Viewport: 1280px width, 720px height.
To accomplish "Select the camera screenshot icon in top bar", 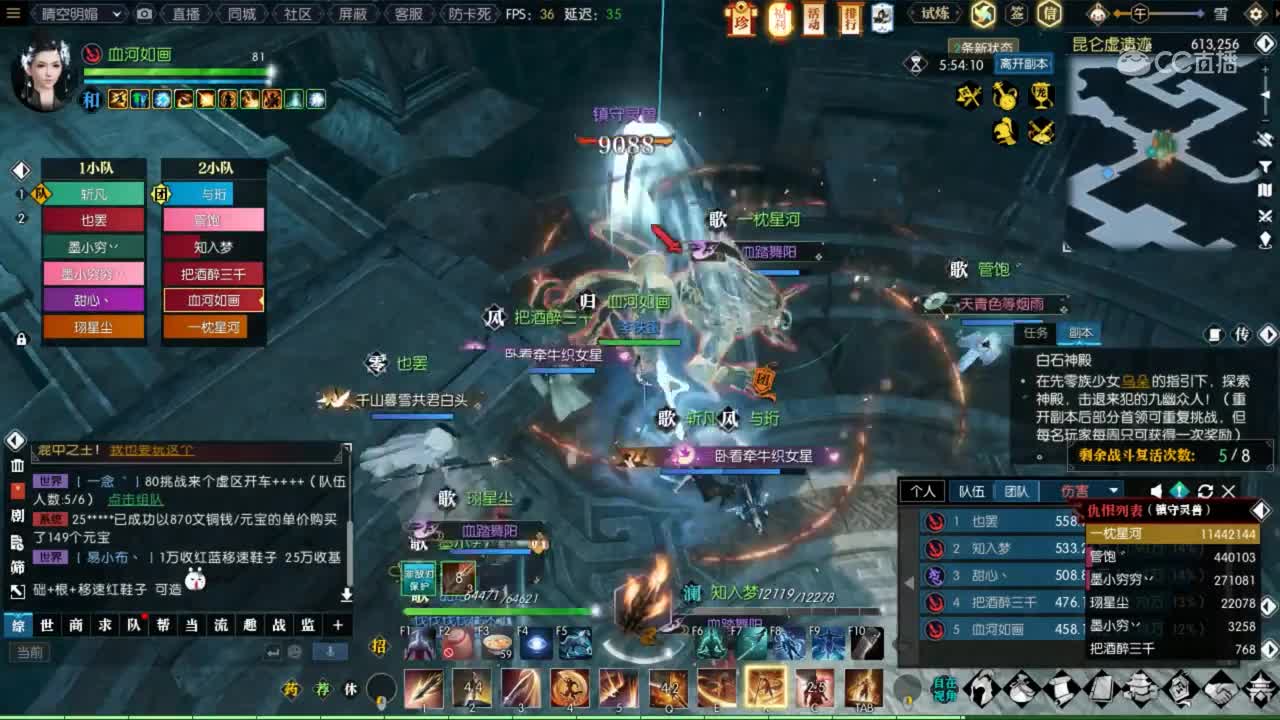I will [x=144, y=14].
